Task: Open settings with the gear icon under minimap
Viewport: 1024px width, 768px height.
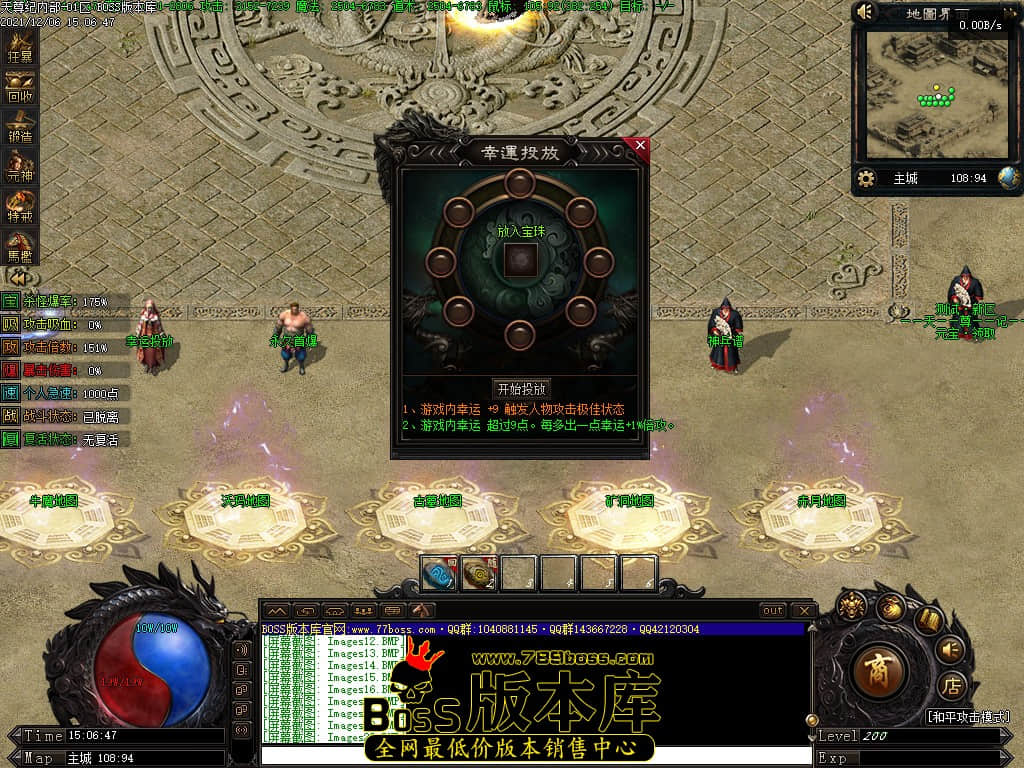Action: (866, 179)
